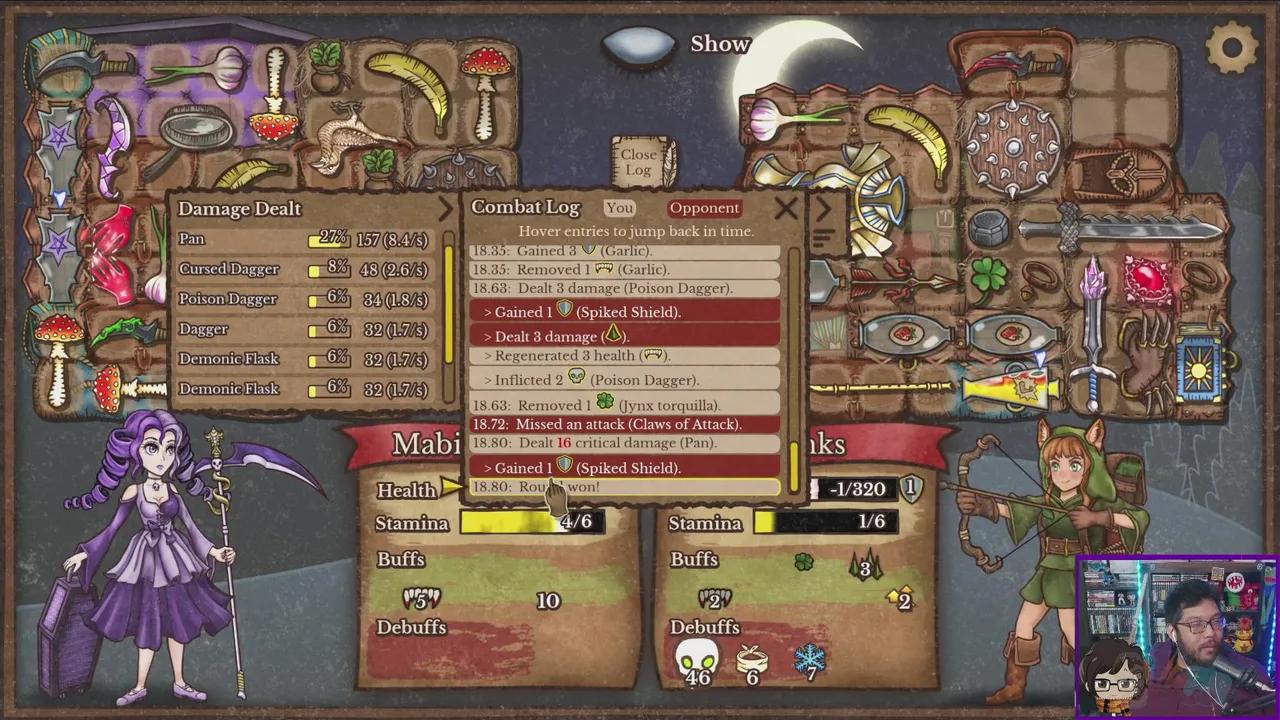Click the Demonic Flask damage row at the bottom
The width and height of the screenshot is (1280, 720).
click(303, 389)
